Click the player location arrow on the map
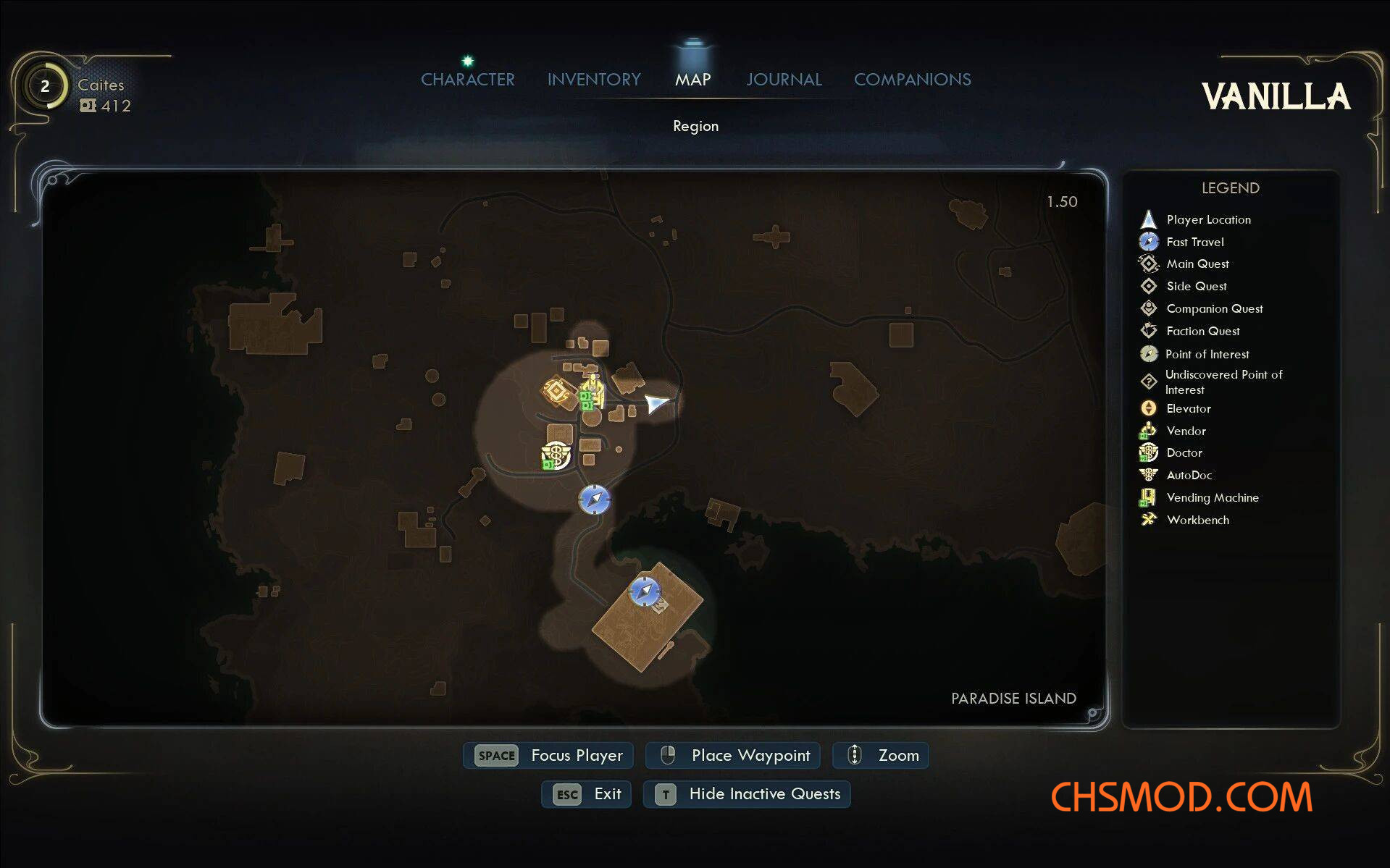1390x868 pixels. click(x=656, y=403)
